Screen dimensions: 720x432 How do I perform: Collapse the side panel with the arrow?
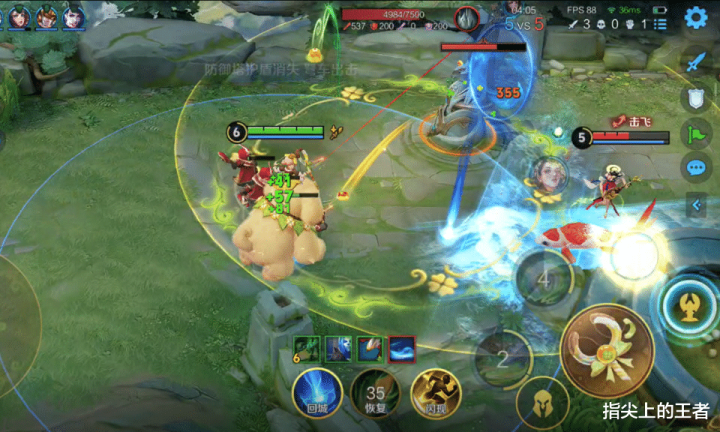click(x=695, y=205)
